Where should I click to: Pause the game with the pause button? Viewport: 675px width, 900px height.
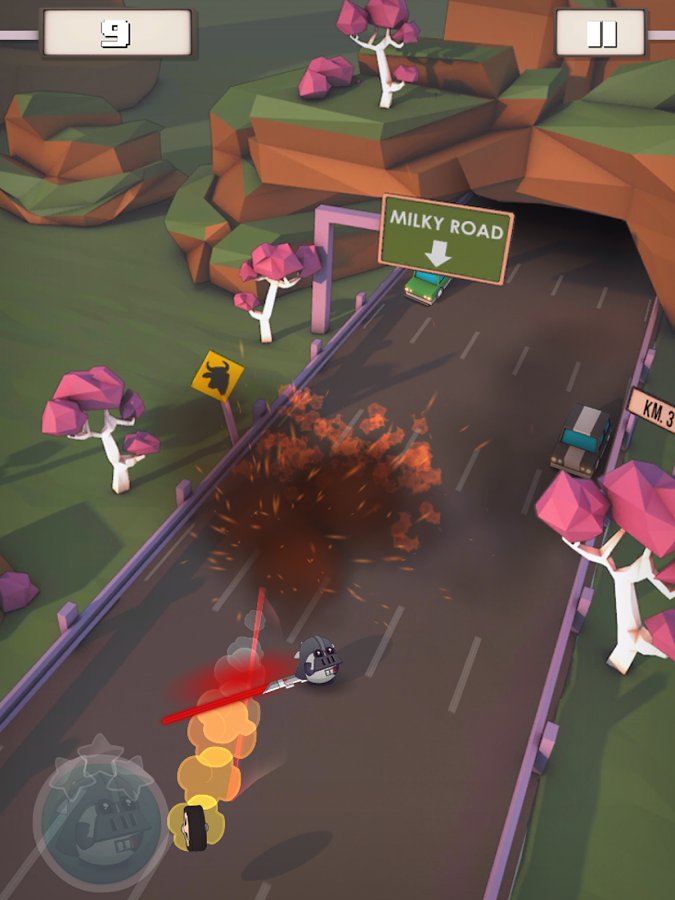[x=600, y=34]
